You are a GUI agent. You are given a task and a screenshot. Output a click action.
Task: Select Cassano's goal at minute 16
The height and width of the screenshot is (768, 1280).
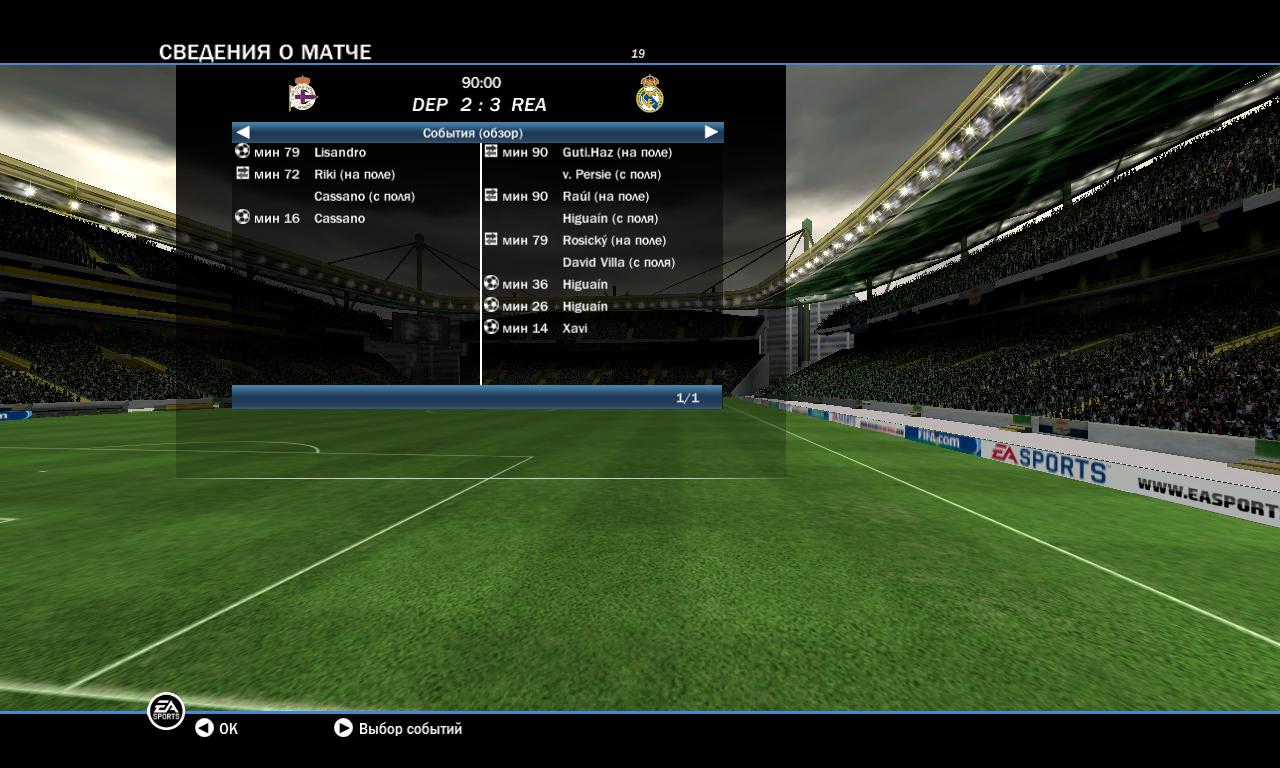(x=339, y=218)
